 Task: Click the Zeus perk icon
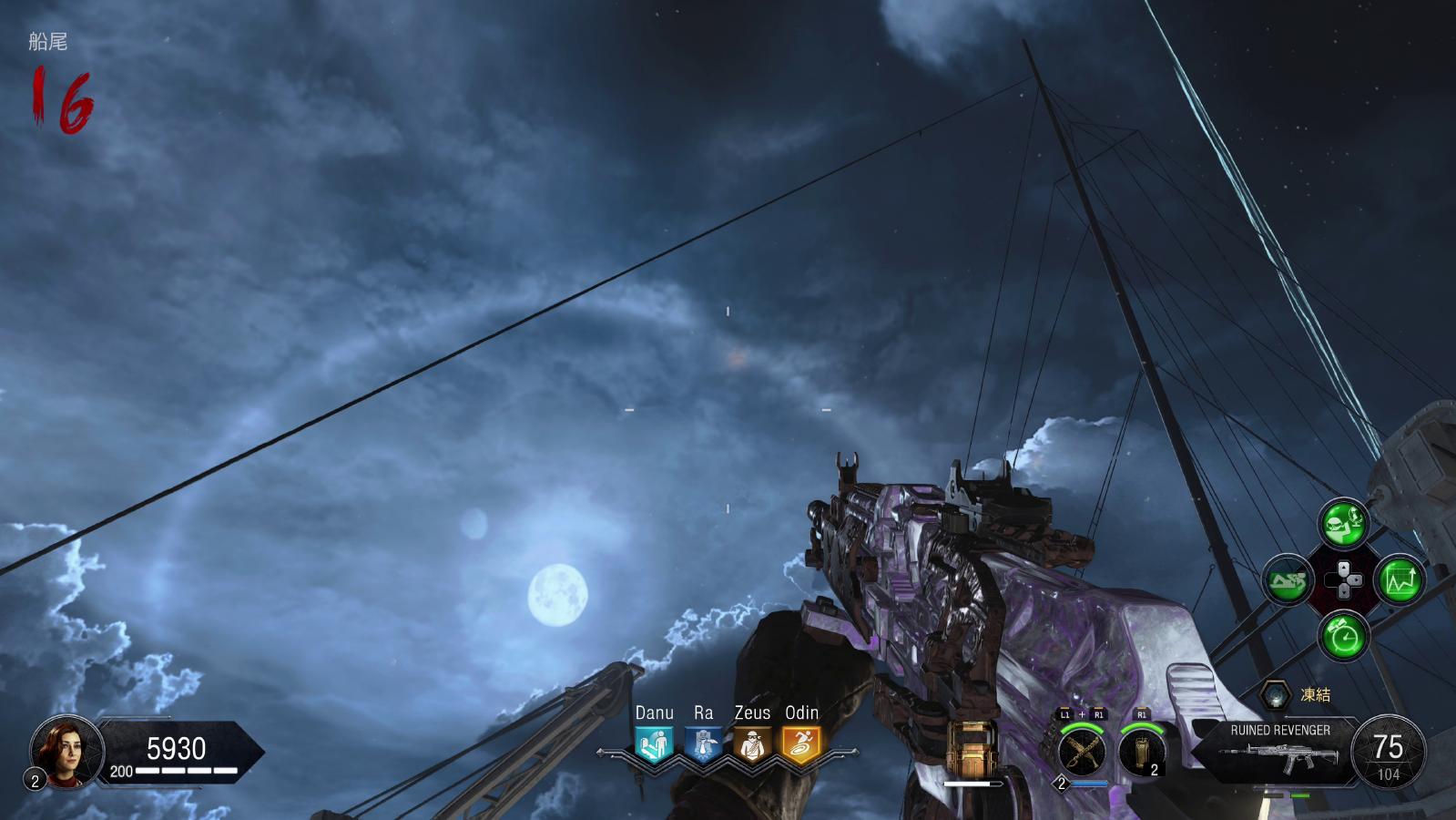click(752, 745)
